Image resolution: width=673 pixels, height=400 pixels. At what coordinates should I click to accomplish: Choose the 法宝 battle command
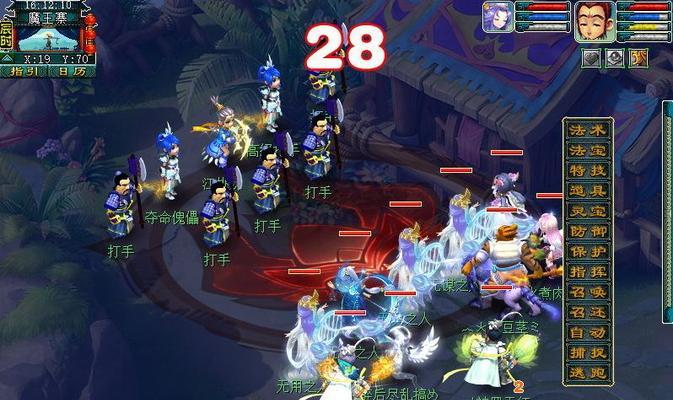588,150
